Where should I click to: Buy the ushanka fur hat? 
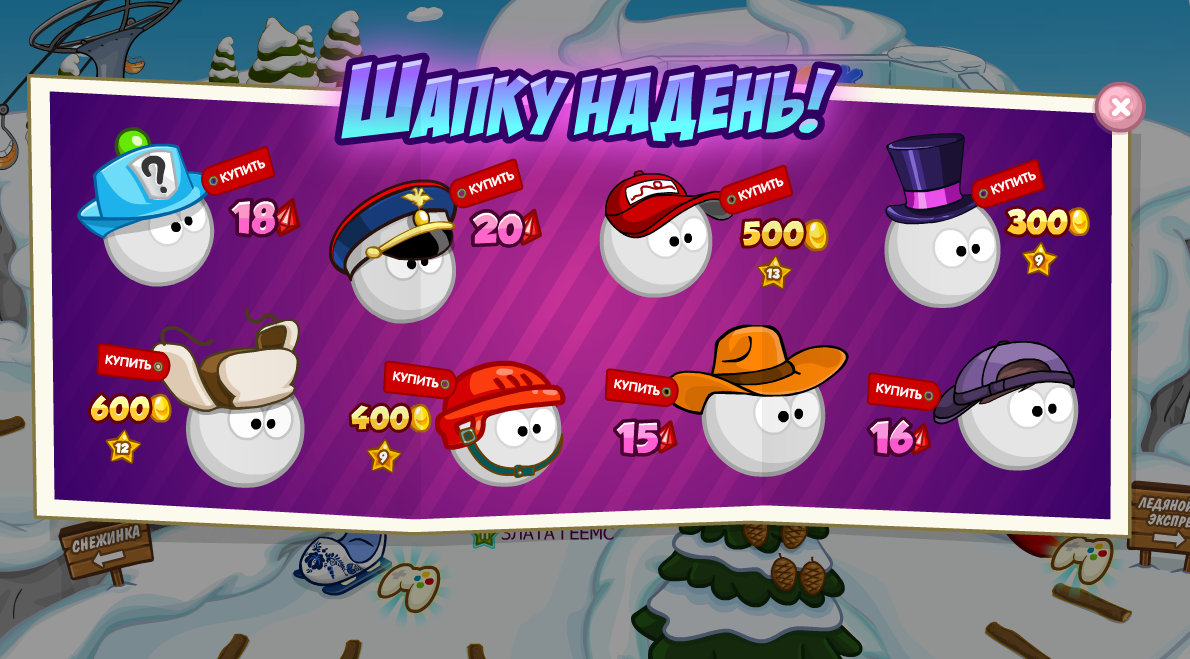(x=130, y=362)
